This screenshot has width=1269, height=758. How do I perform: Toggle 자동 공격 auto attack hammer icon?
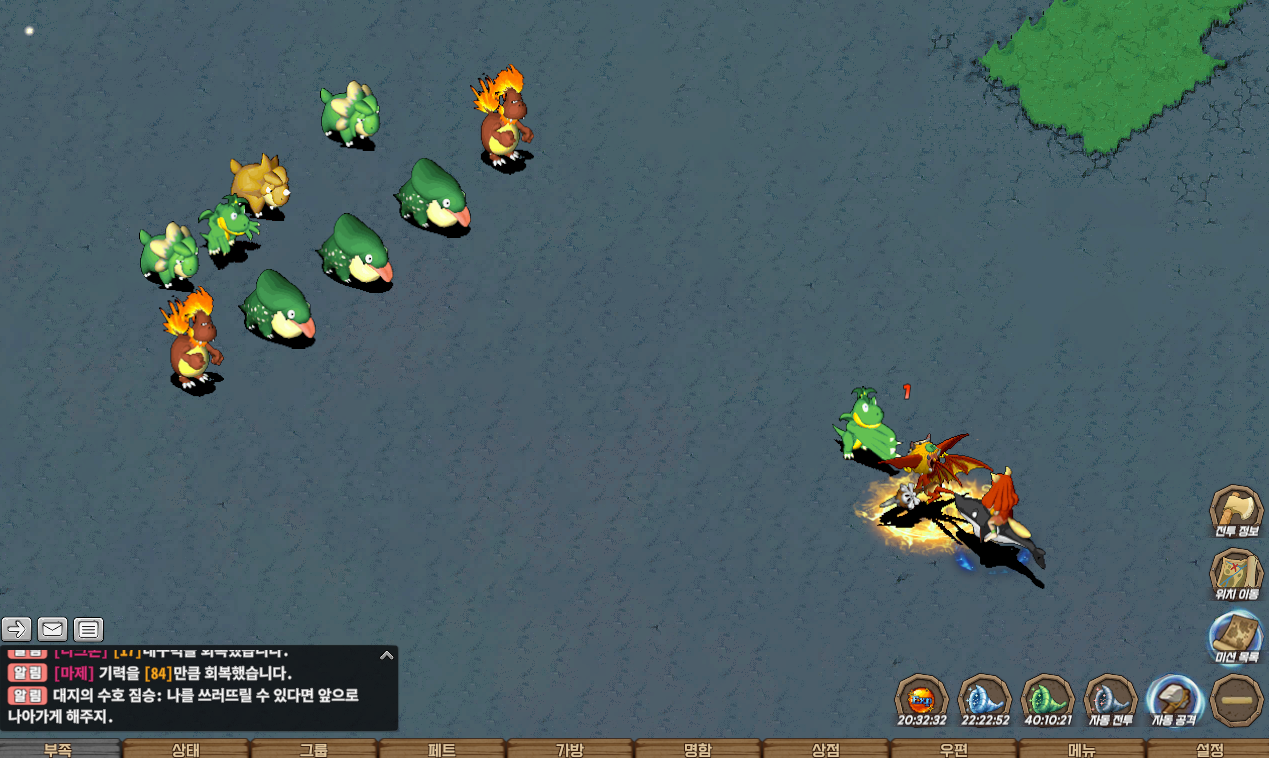[x=1174, y=699]
